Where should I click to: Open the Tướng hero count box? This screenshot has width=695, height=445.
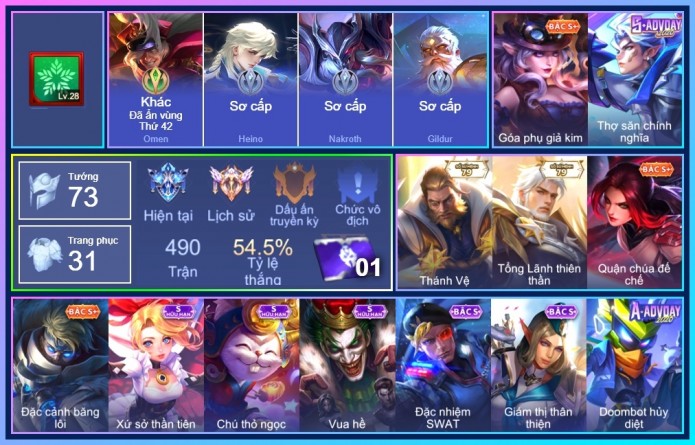tap(75, 190)
